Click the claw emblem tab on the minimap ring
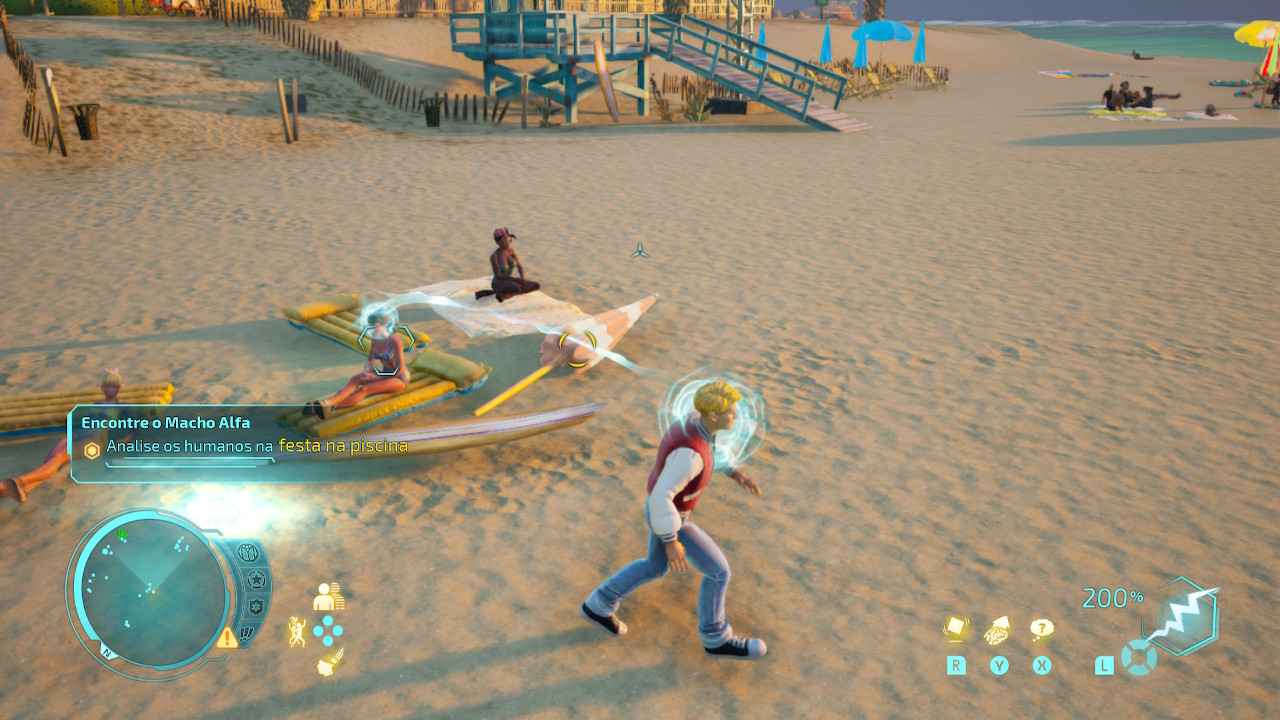The image size is (1280, 720). click(x=249, y=554)
